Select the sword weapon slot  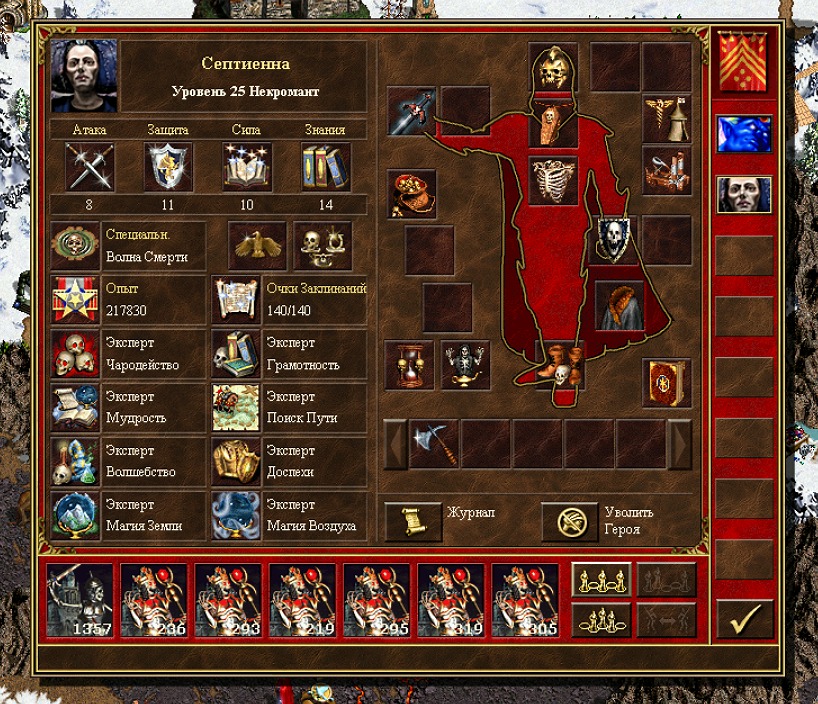pos(411,110)
